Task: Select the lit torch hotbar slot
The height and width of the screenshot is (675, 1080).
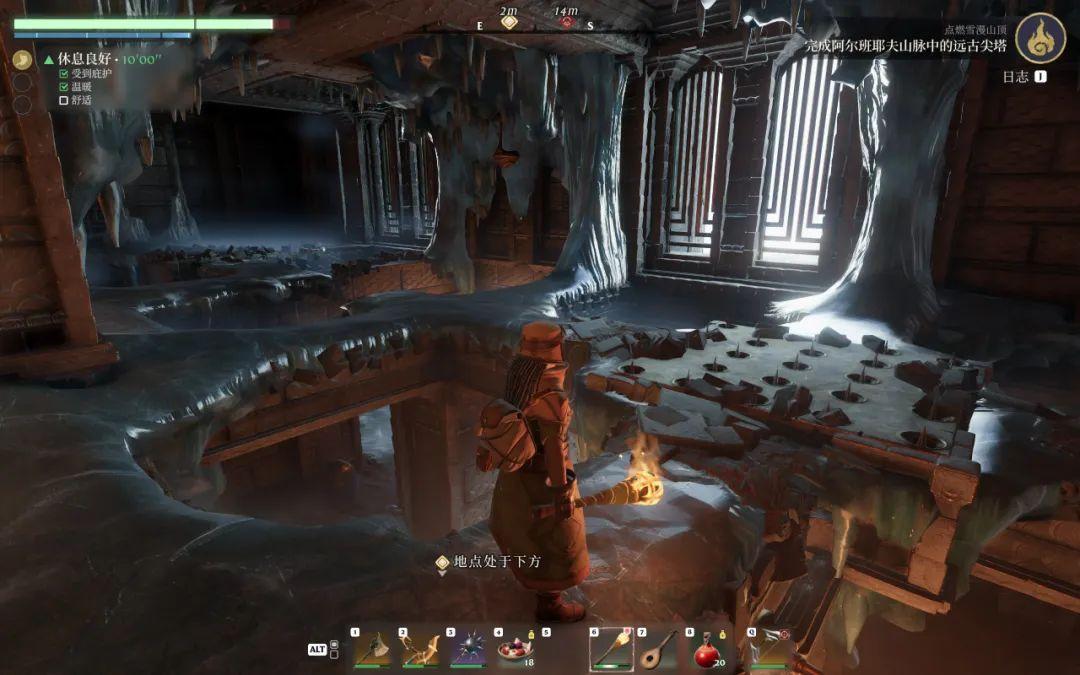Action: (611, 650)
